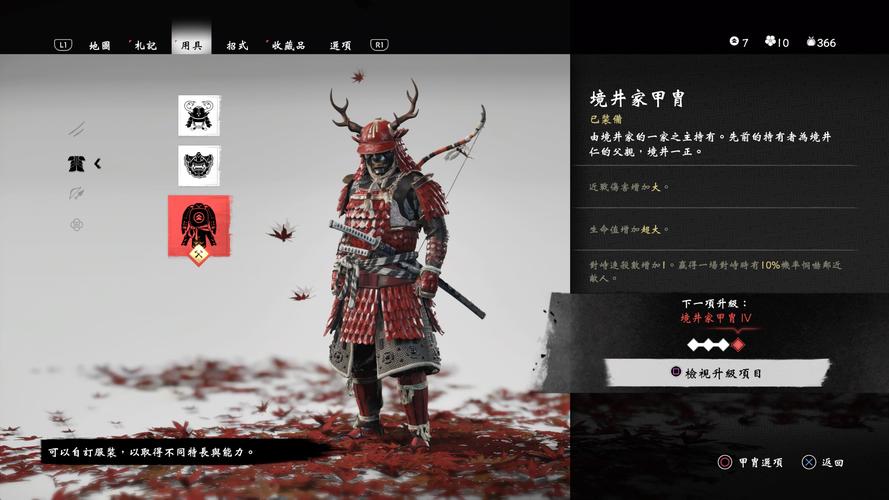Open 甲冑選項 armor options
The height and width of the screenshot is (500, 889).
pos(751,463)
